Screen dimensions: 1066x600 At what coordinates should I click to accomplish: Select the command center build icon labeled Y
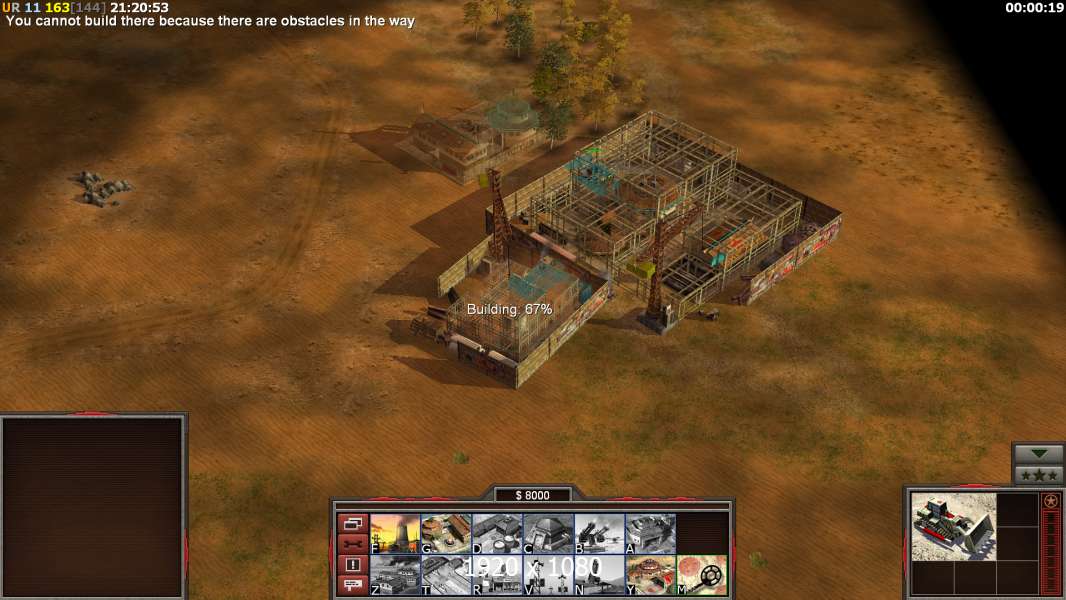(650, 575)
